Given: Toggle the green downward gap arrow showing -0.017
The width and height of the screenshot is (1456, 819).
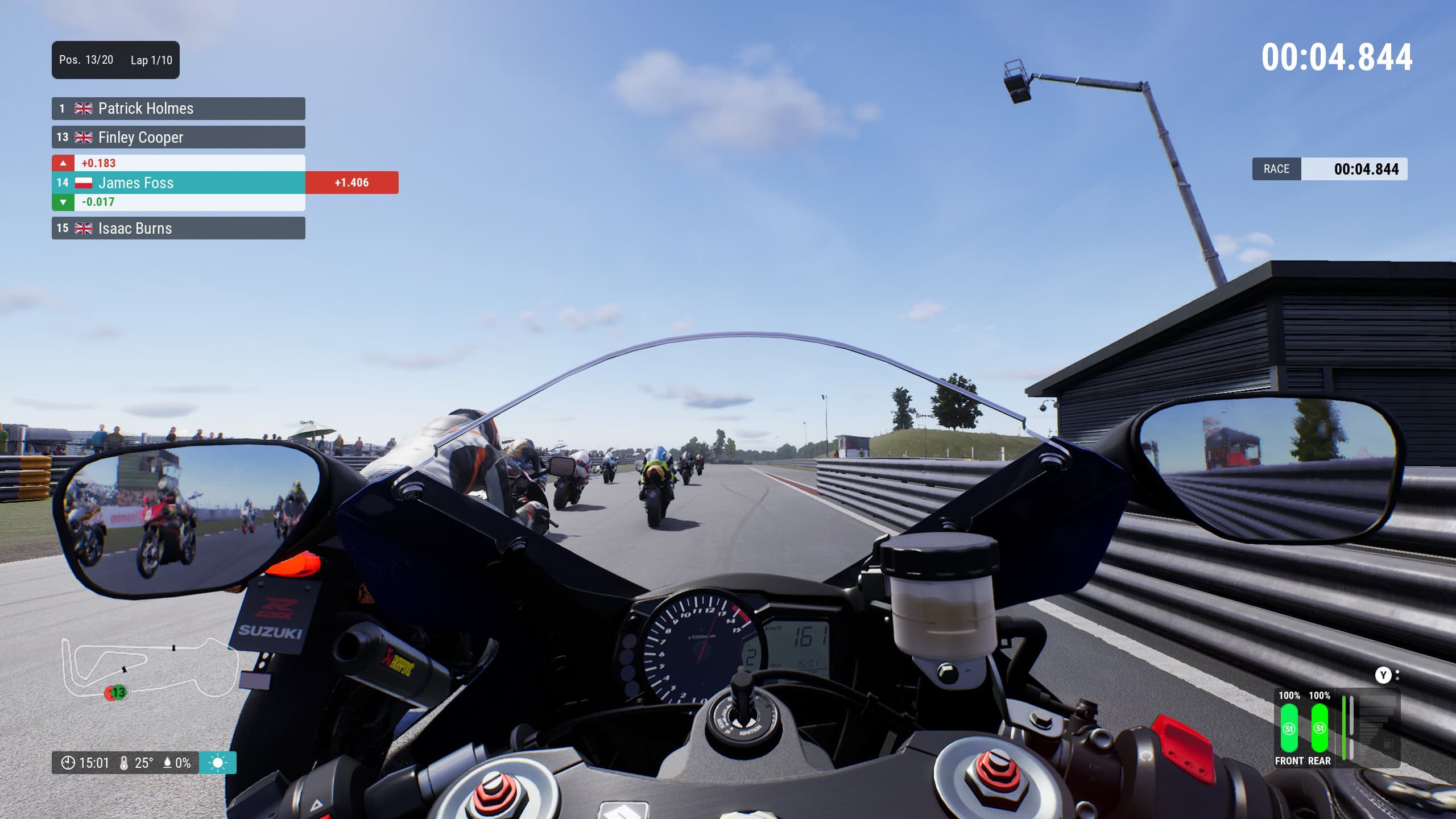Looking at the screenshot, I should pyautogui.click(x=64, y=201).
